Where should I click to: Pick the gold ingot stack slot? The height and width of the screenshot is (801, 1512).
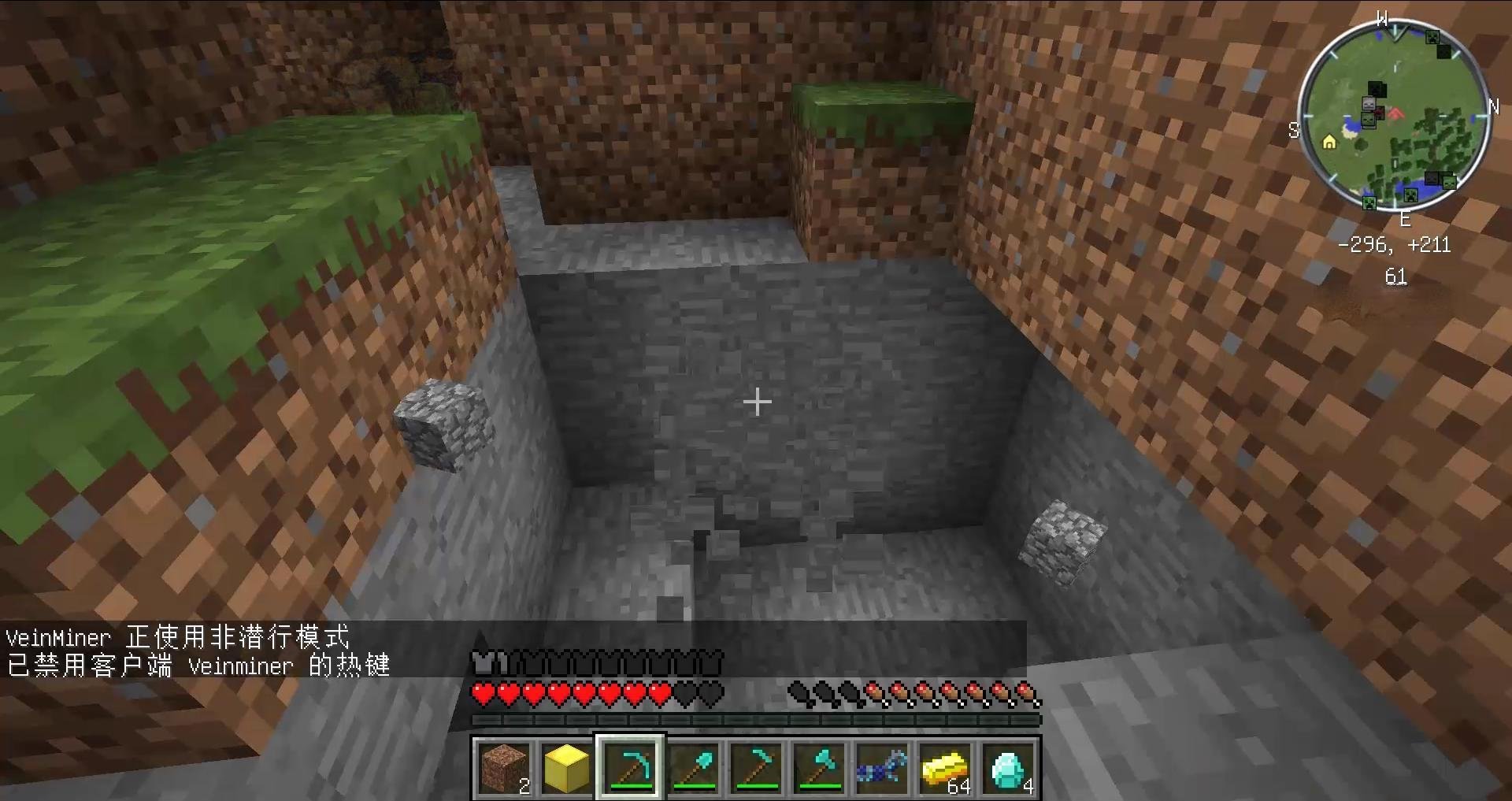(945, 768)
